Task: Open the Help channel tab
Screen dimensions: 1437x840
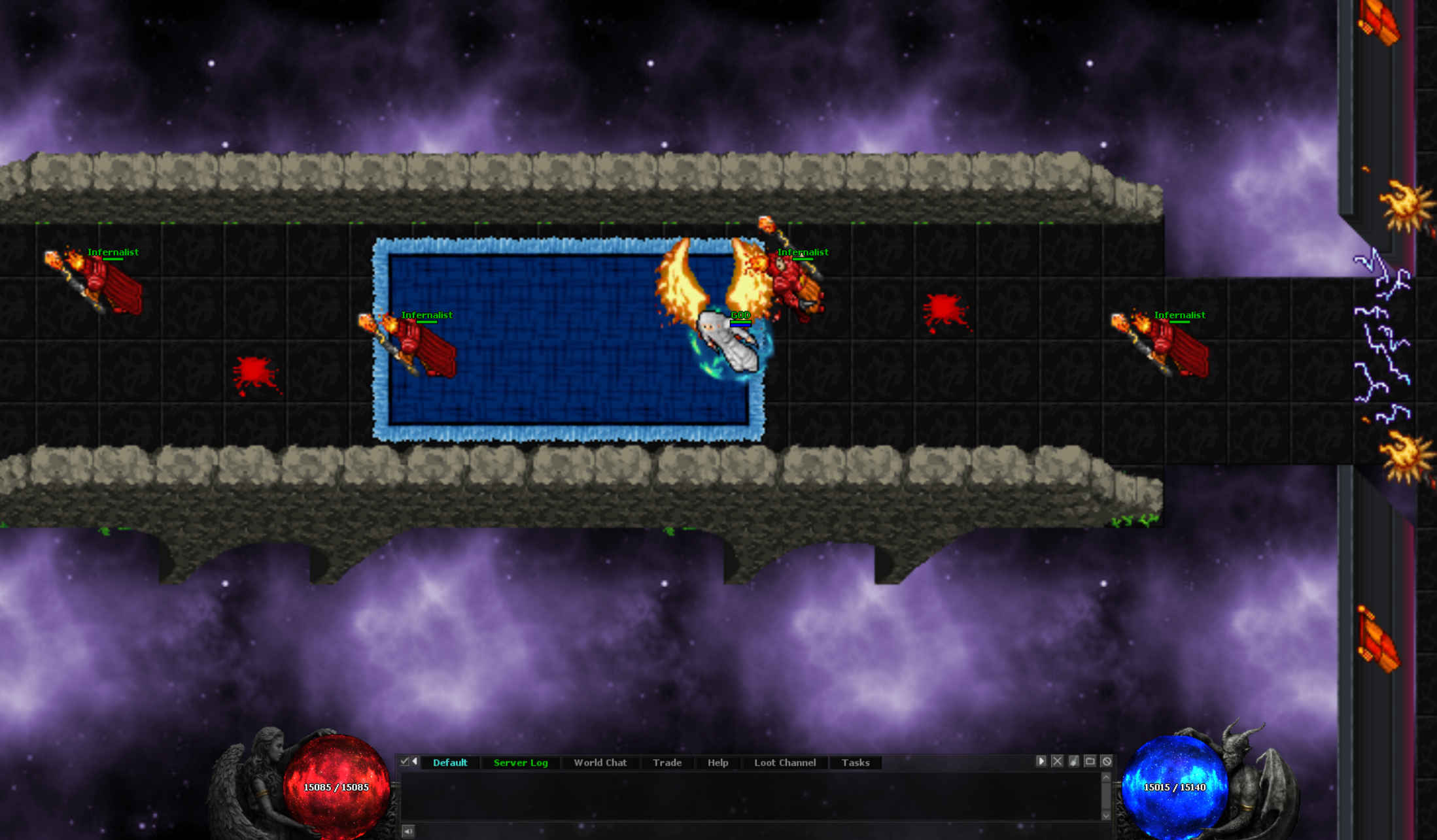Action: pos(718,762)
